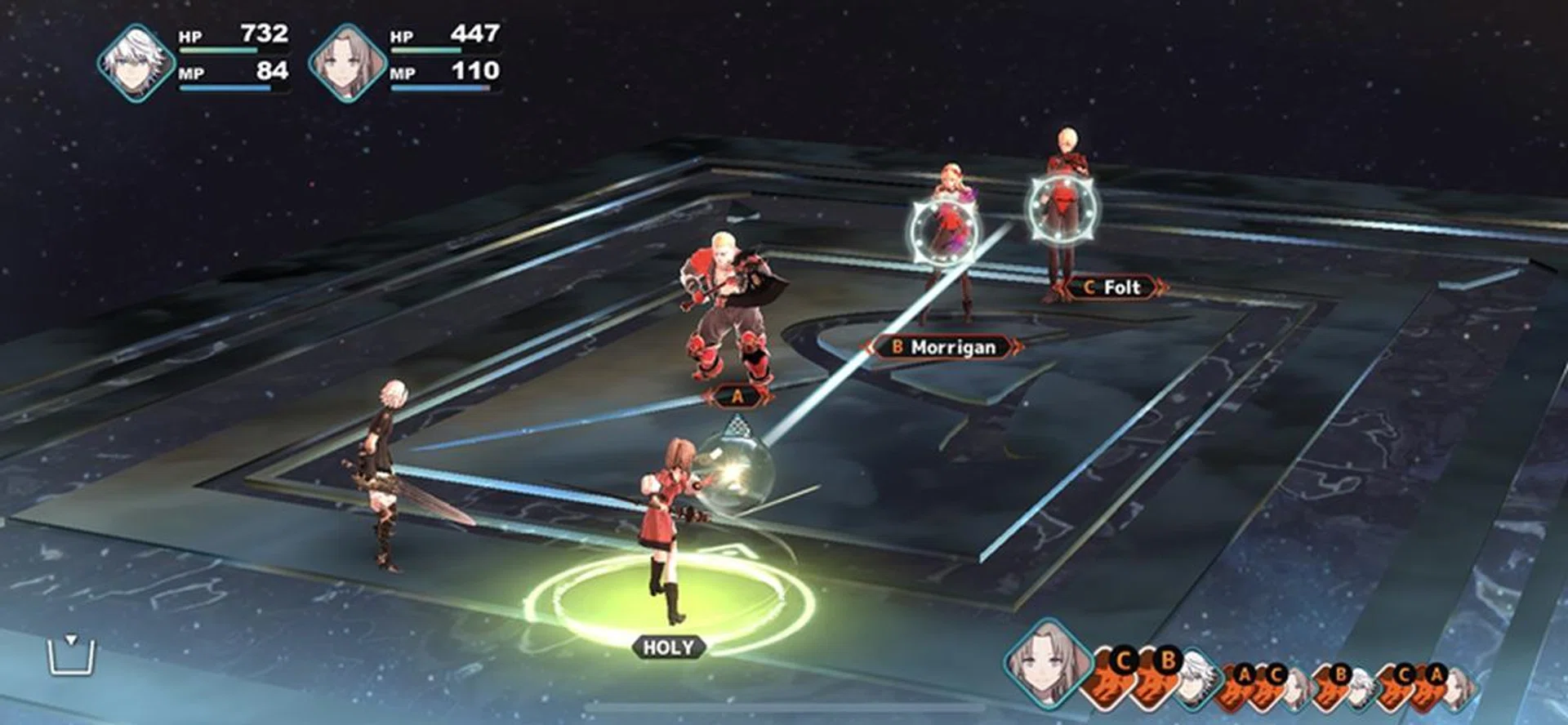
Task: Target enemy C Folt via name tag
Action: click(x=1112, y=287)
